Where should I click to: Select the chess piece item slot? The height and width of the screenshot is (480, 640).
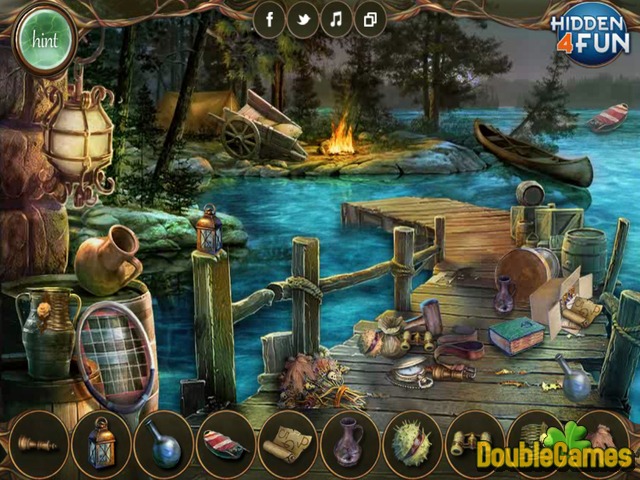pyautogui.click(x=40, y=441)
